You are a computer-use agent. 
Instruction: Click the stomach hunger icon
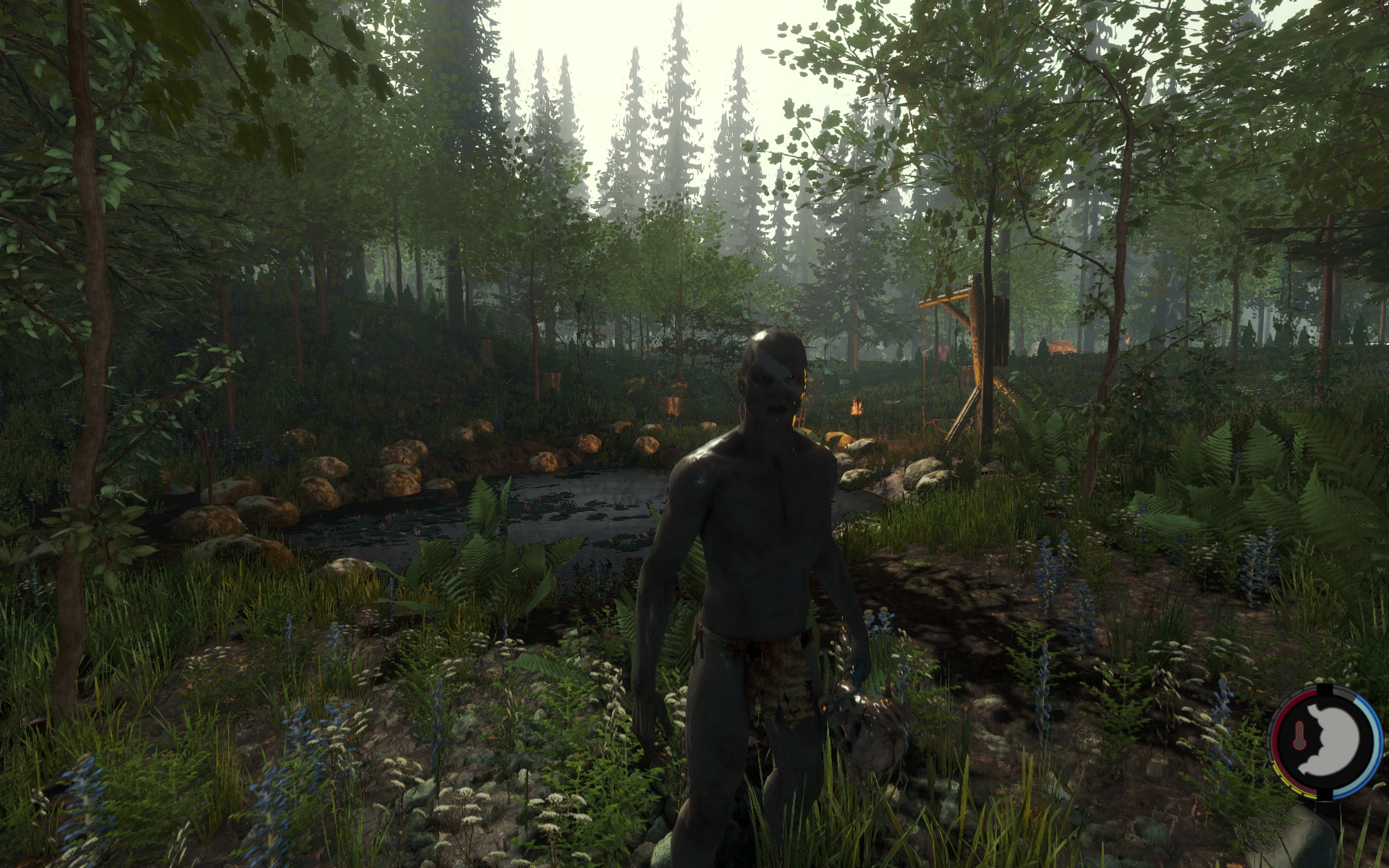click(x=1338, y=739)
